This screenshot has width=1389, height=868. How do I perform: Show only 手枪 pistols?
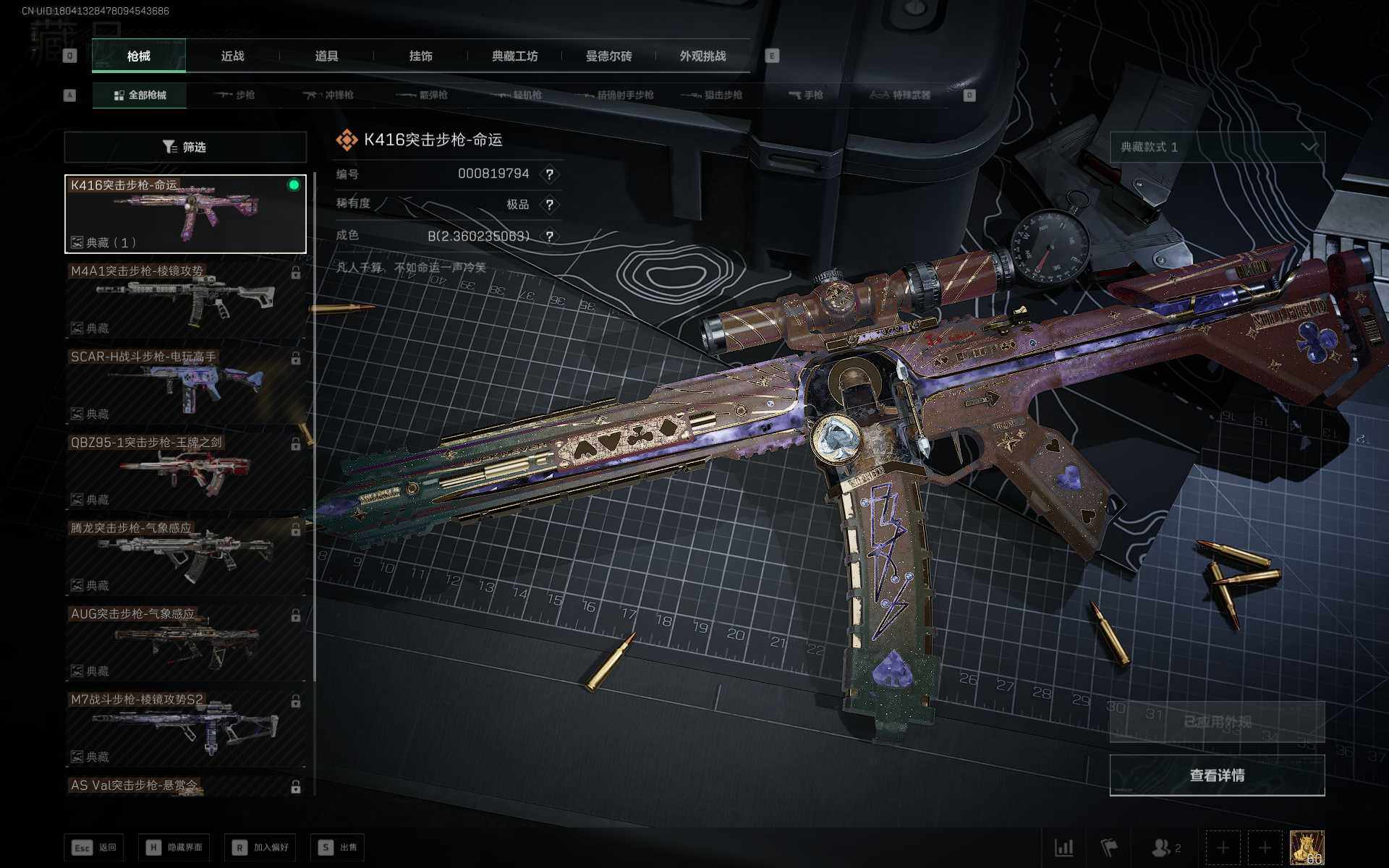pos(805,95)
